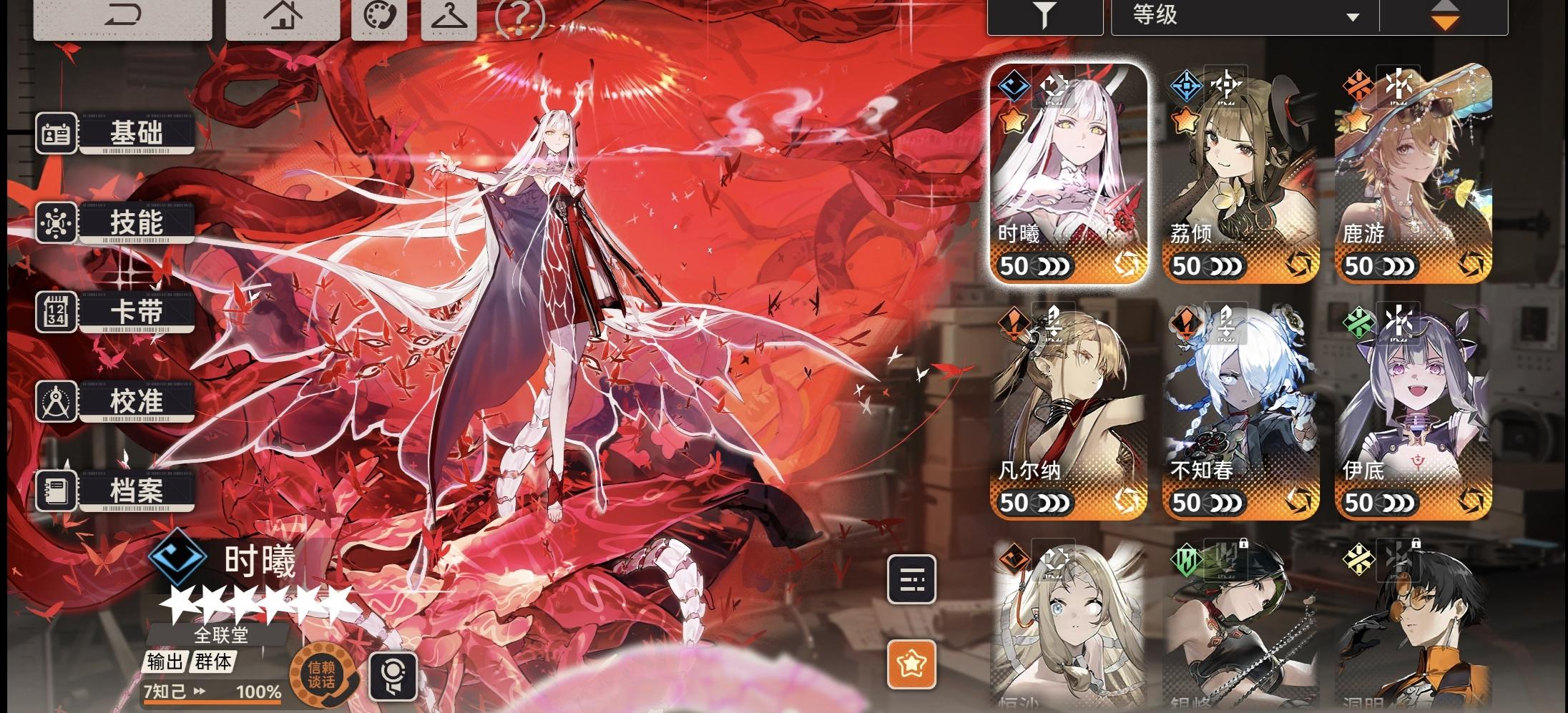1568x713 pixels.
Task: Switch to the 技能 tab
Action: (137, 222)
